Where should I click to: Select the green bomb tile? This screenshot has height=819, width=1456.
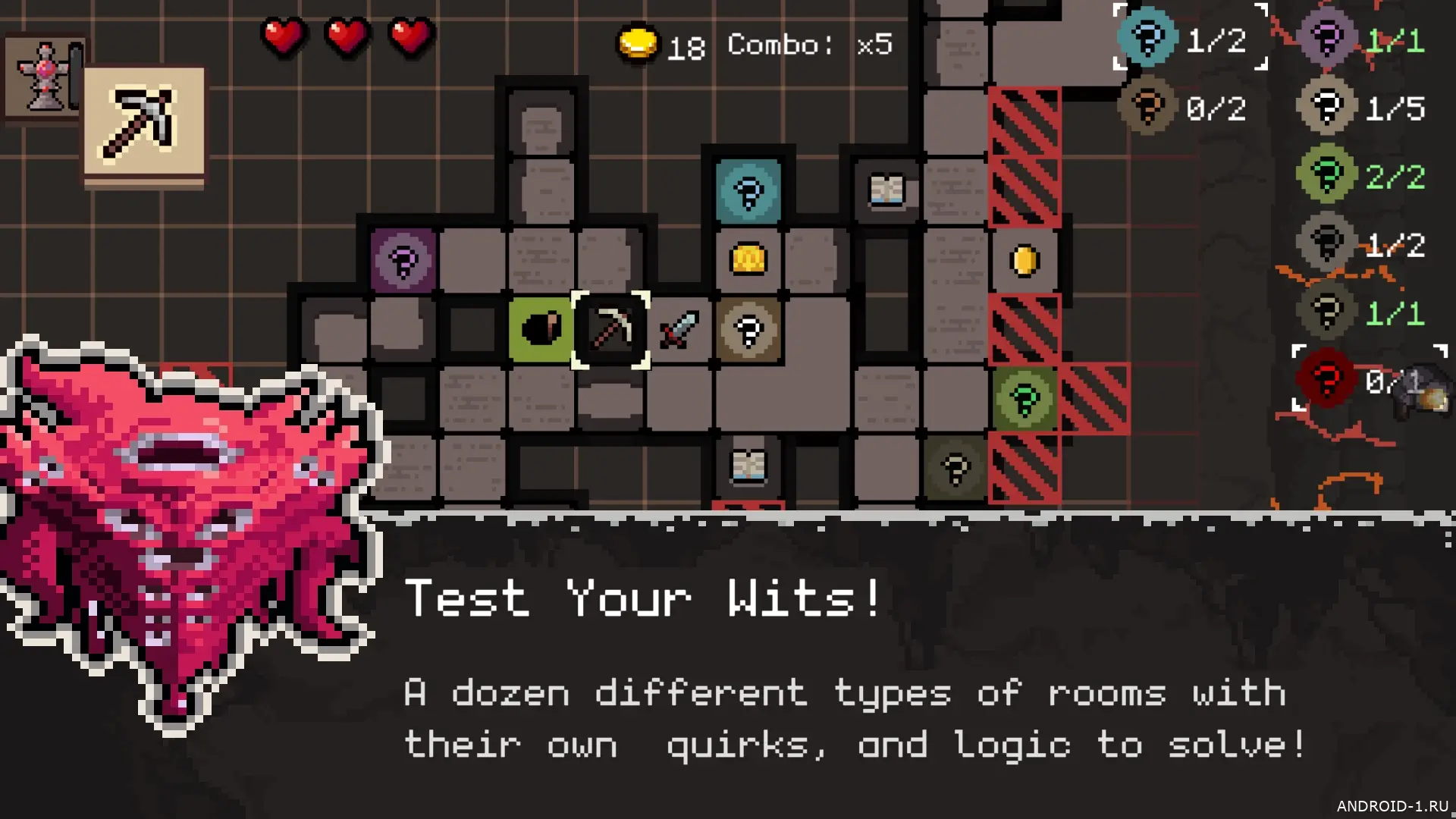541,330
